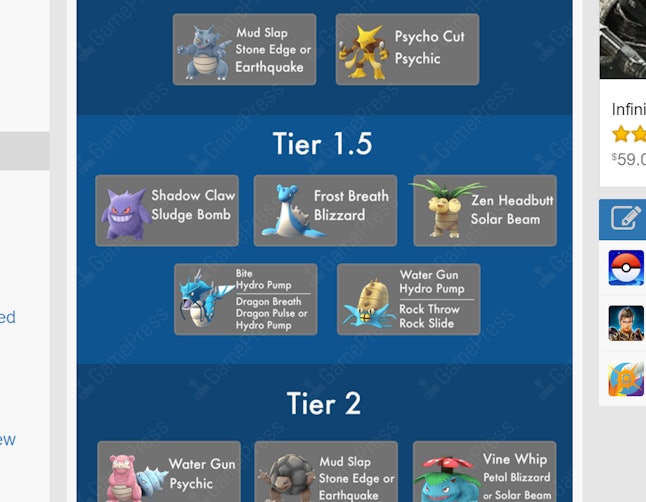Click the "Infini" product title link
The image size is (646, 502).
(x=628, y=108)
